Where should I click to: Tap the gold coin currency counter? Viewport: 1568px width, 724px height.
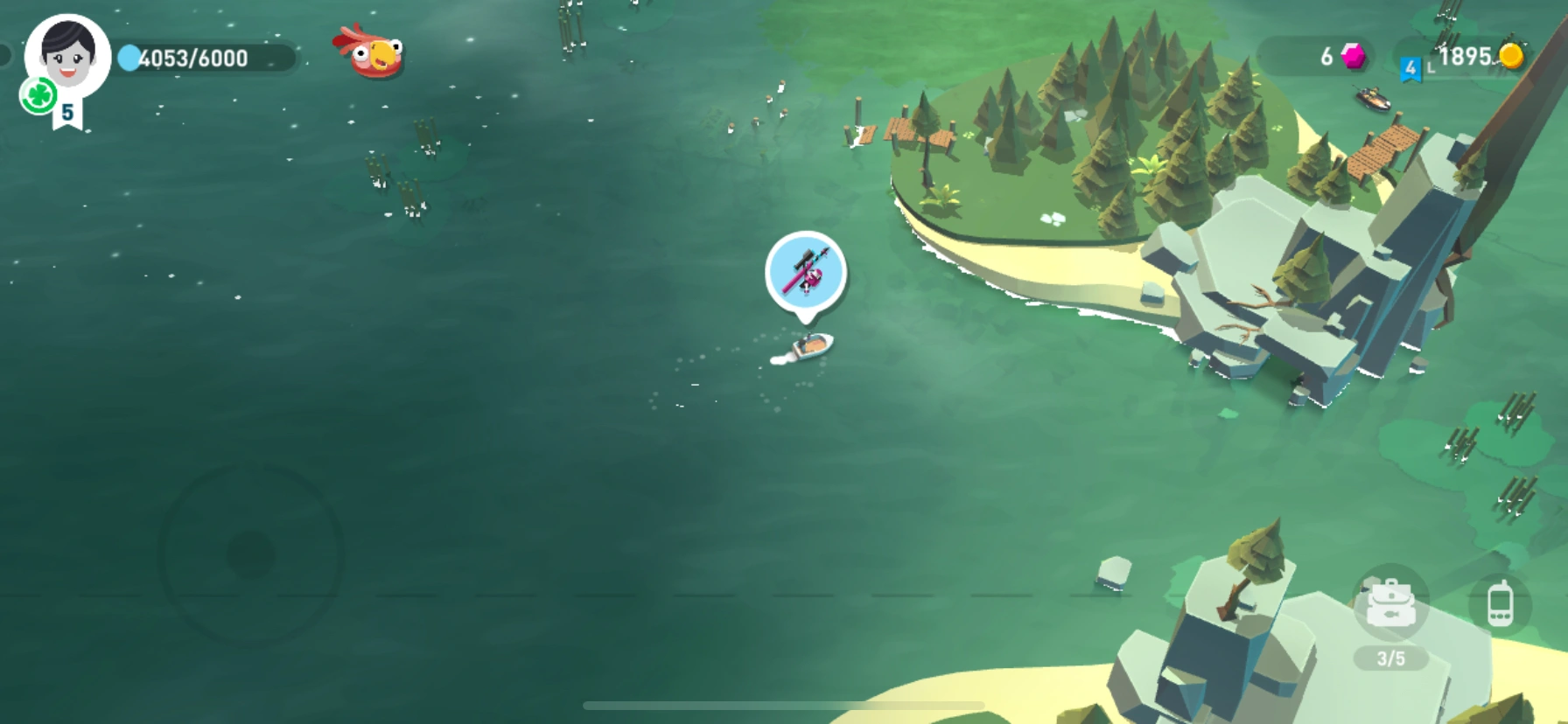pyautogui.click(x=1480, y=57)
